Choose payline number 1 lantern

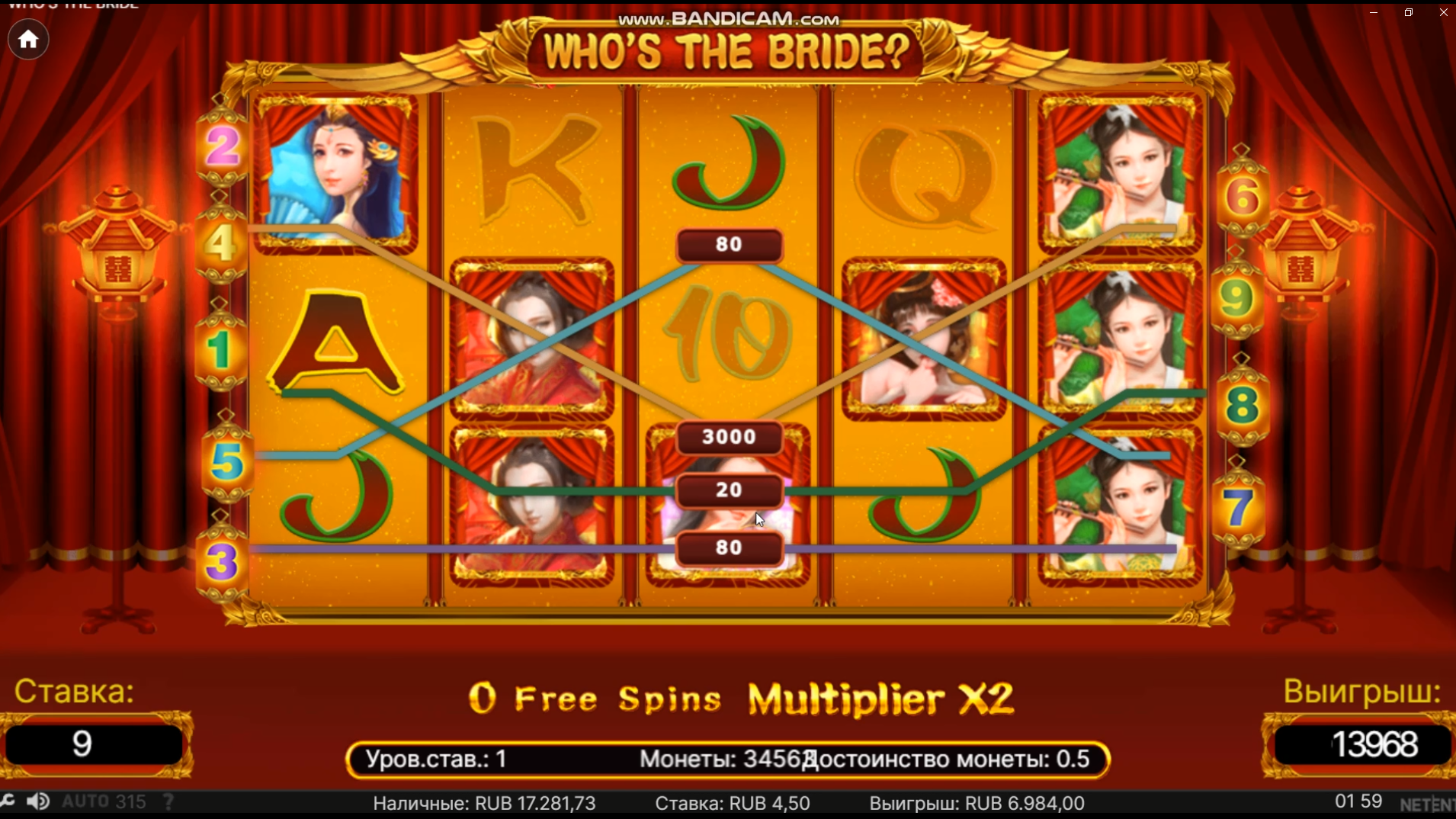(x=220, y=351)
